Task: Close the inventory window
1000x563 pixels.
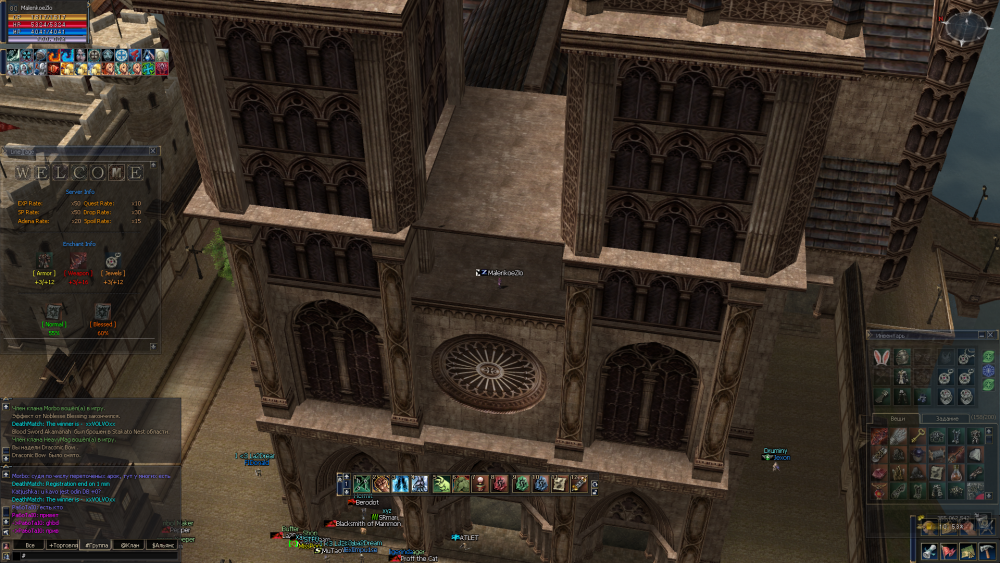Action: pyautogui.click(x=992, y=335)
